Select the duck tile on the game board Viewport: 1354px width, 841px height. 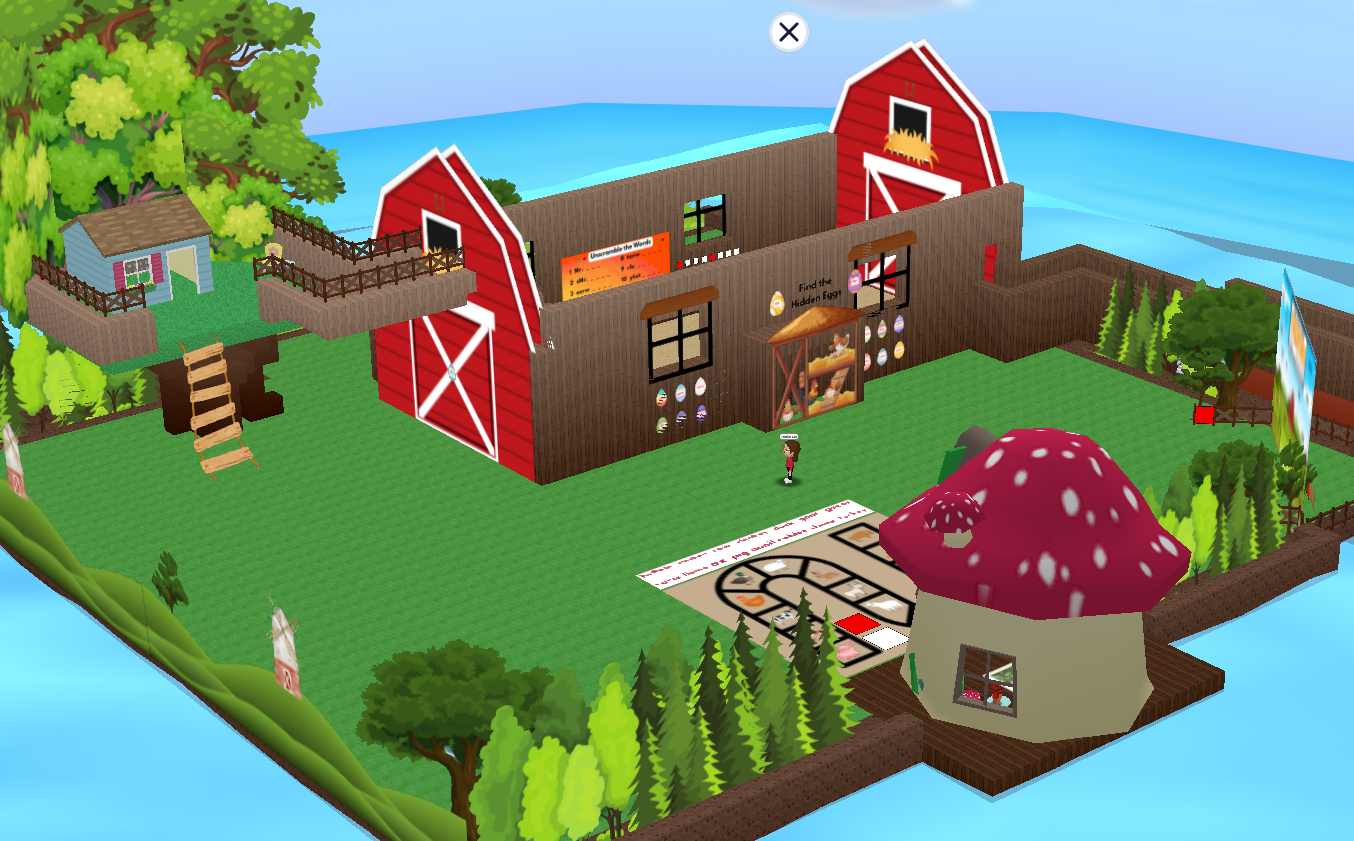[x=743, y=580]
